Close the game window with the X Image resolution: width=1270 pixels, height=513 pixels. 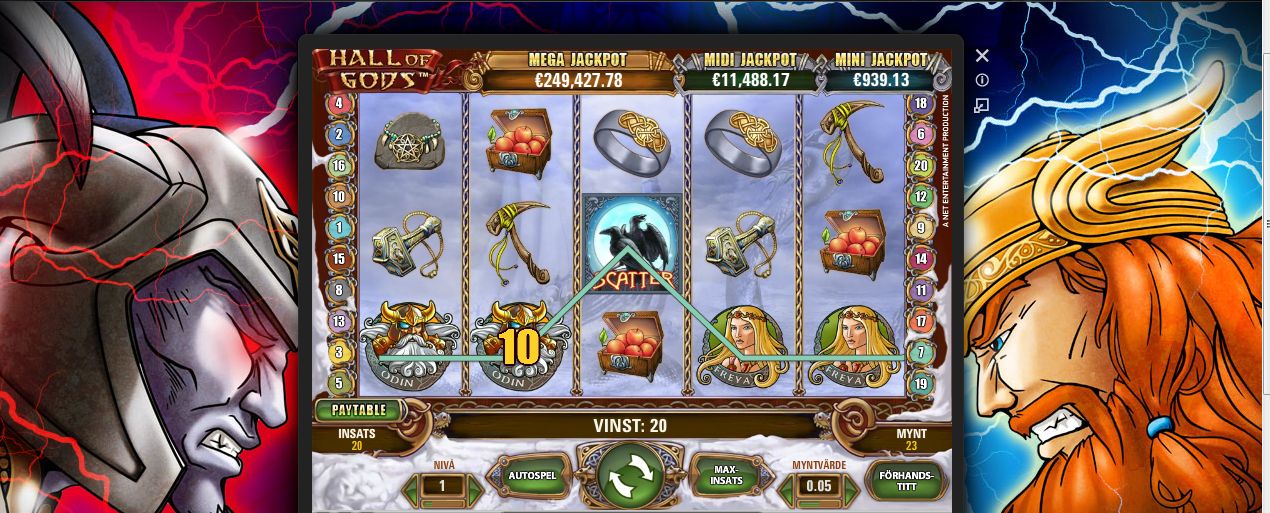click(982, 56)
